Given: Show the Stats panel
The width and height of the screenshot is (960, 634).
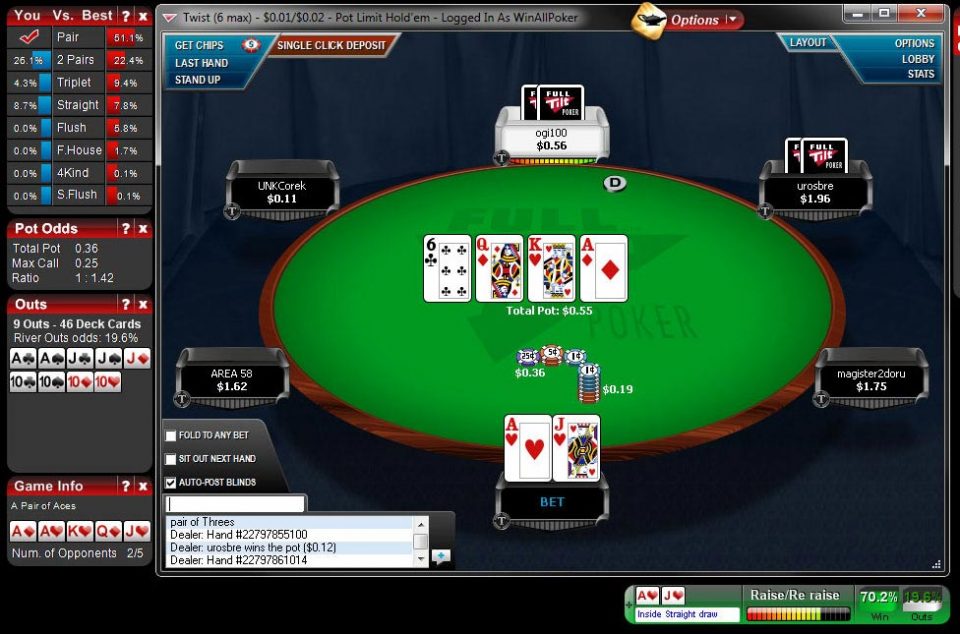Looking at the screenshot, I should click(x=920, y=74).
